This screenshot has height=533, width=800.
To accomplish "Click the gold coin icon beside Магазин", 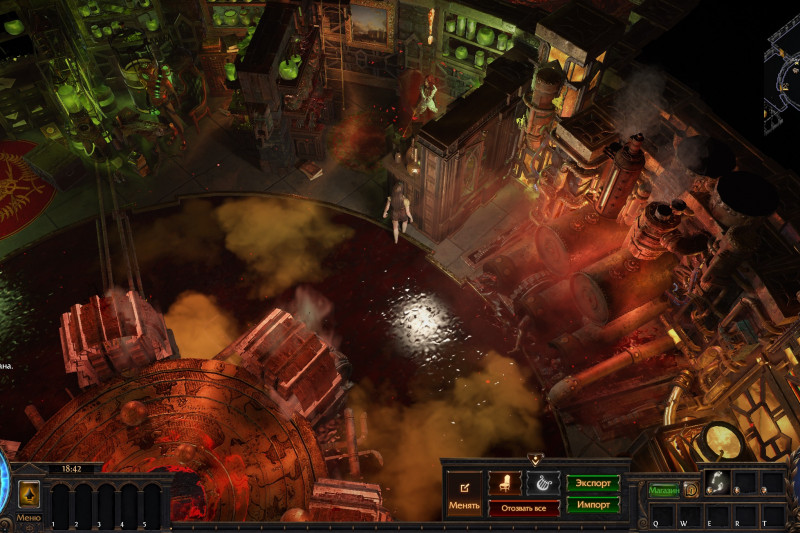I will (690, 490).
